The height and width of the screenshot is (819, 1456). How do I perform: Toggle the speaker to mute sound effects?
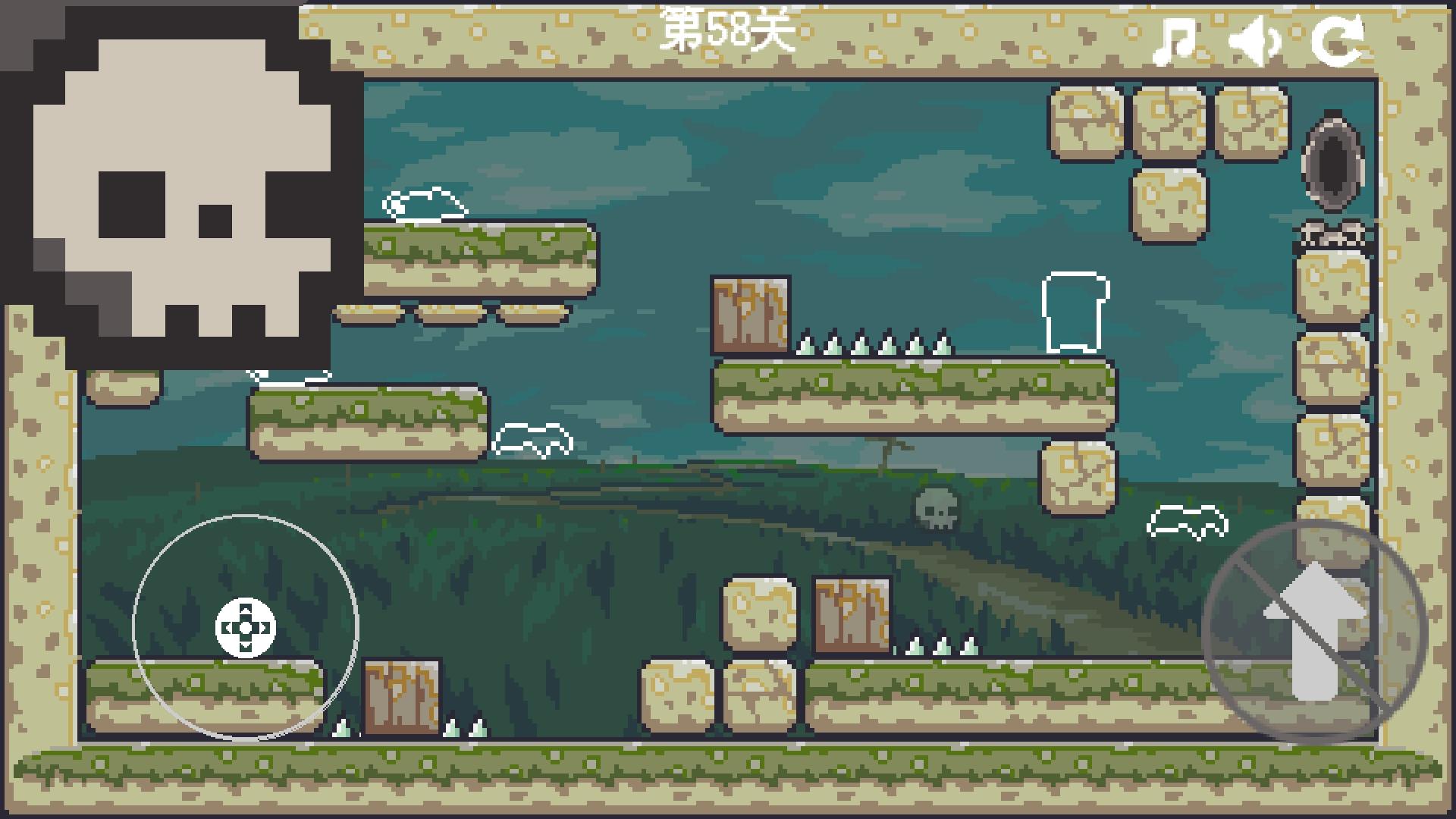(x=1255, y=42)
